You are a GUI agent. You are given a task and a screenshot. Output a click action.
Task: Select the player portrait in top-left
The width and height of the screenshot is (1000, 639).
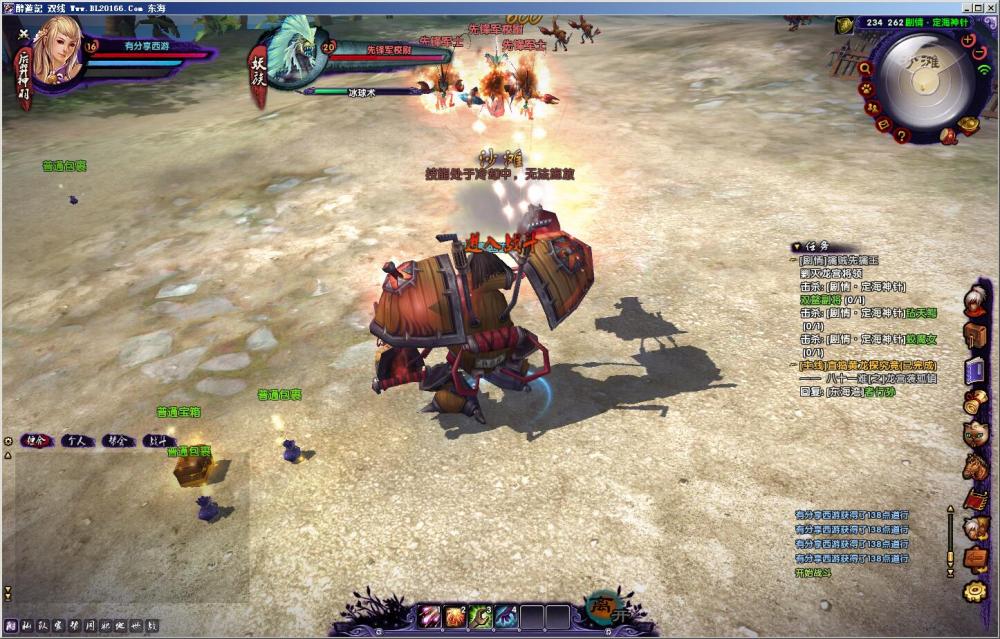(x=57, y=58)
